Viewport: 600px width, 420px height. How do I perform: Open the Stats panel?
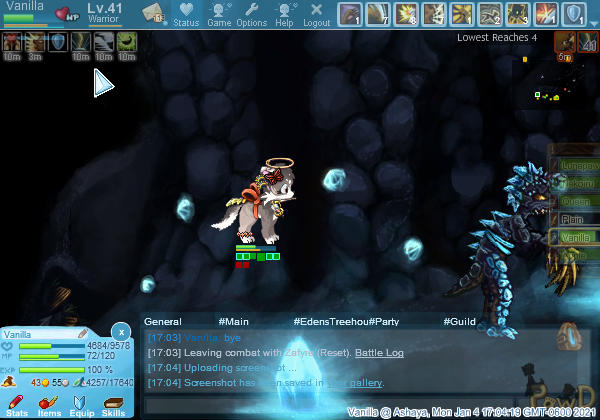pyautogui.click(x=18, y=404)
